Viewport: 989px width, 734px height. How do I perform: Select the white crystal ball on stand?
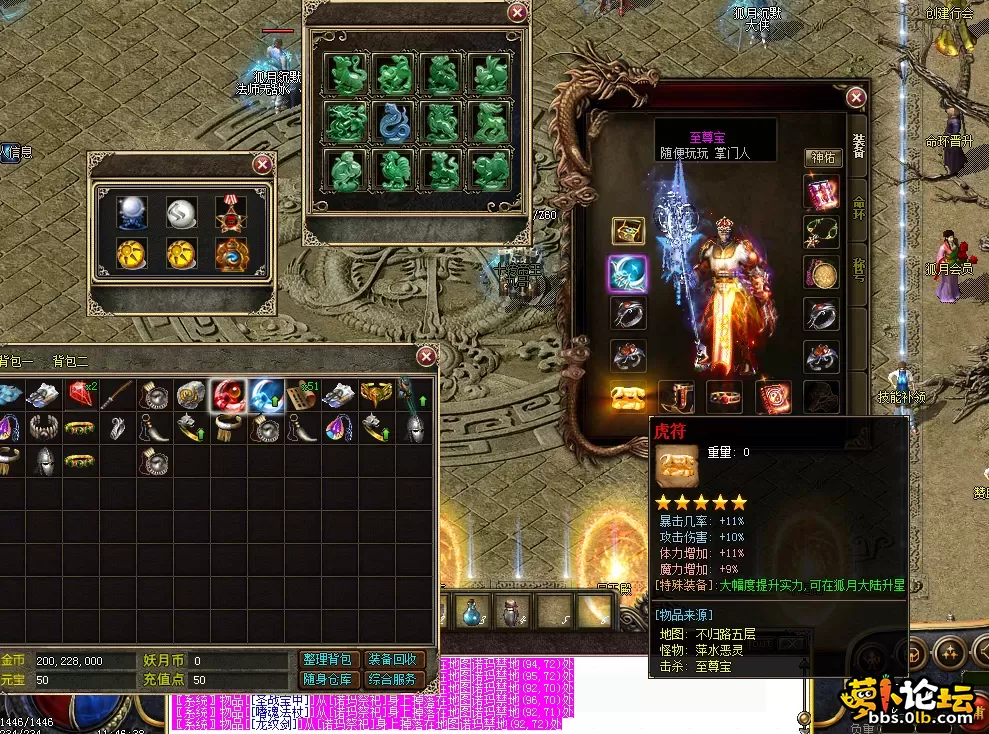click(131, 212)
